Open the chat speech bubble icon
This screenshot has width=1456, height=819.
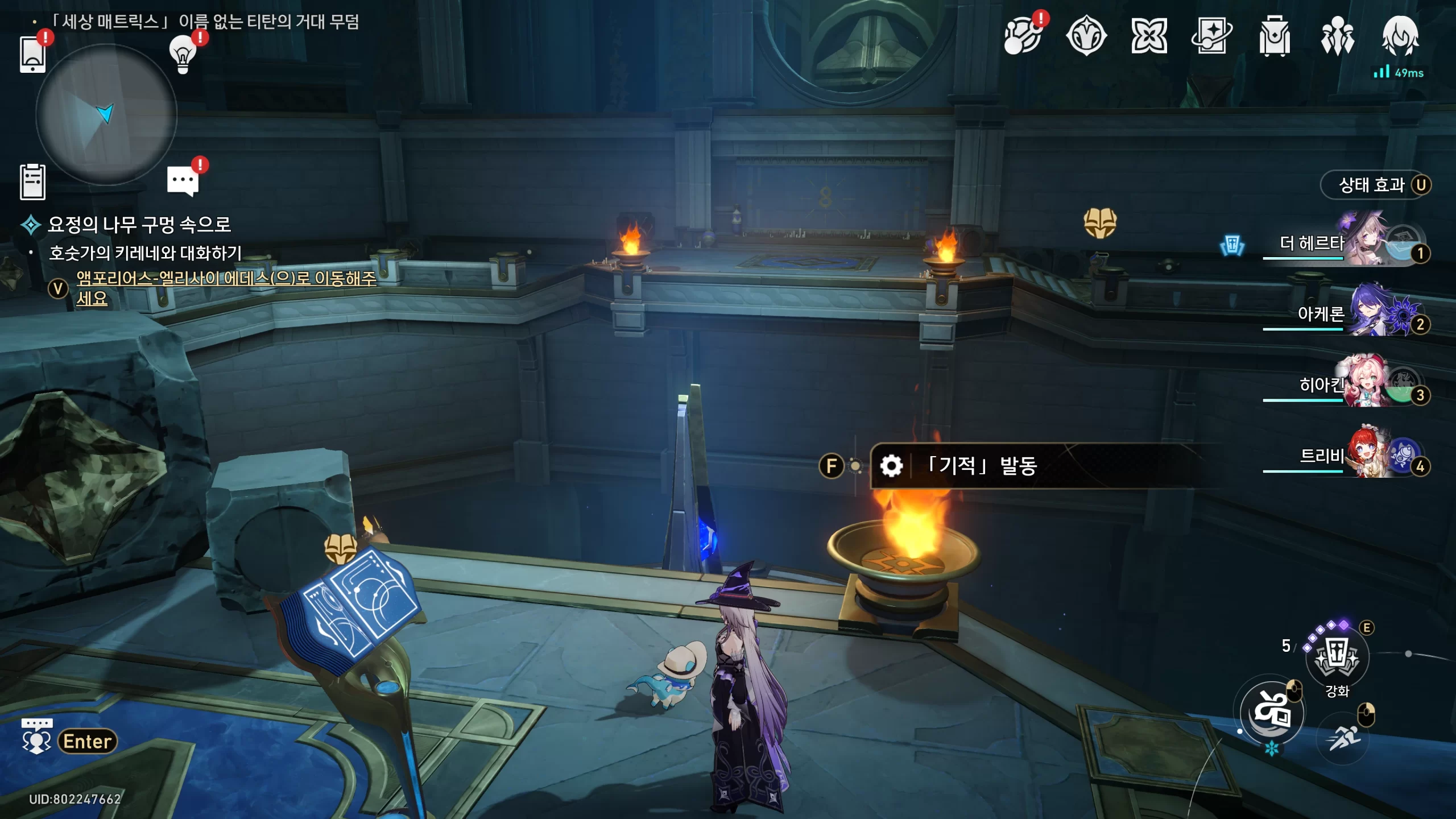tap(183, 181)
